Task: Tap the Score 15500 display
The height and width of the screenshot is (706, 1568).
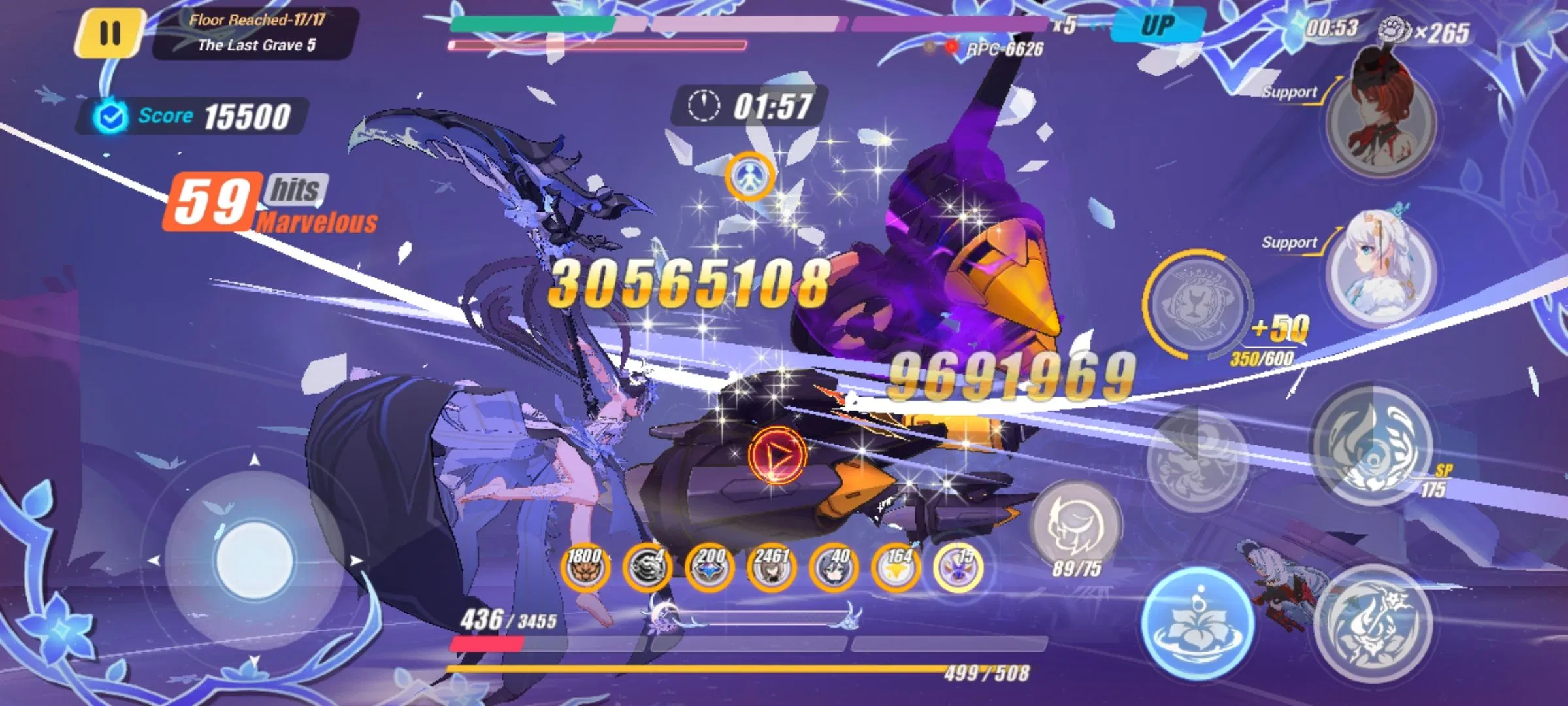Action: click(x=196, y=114)
